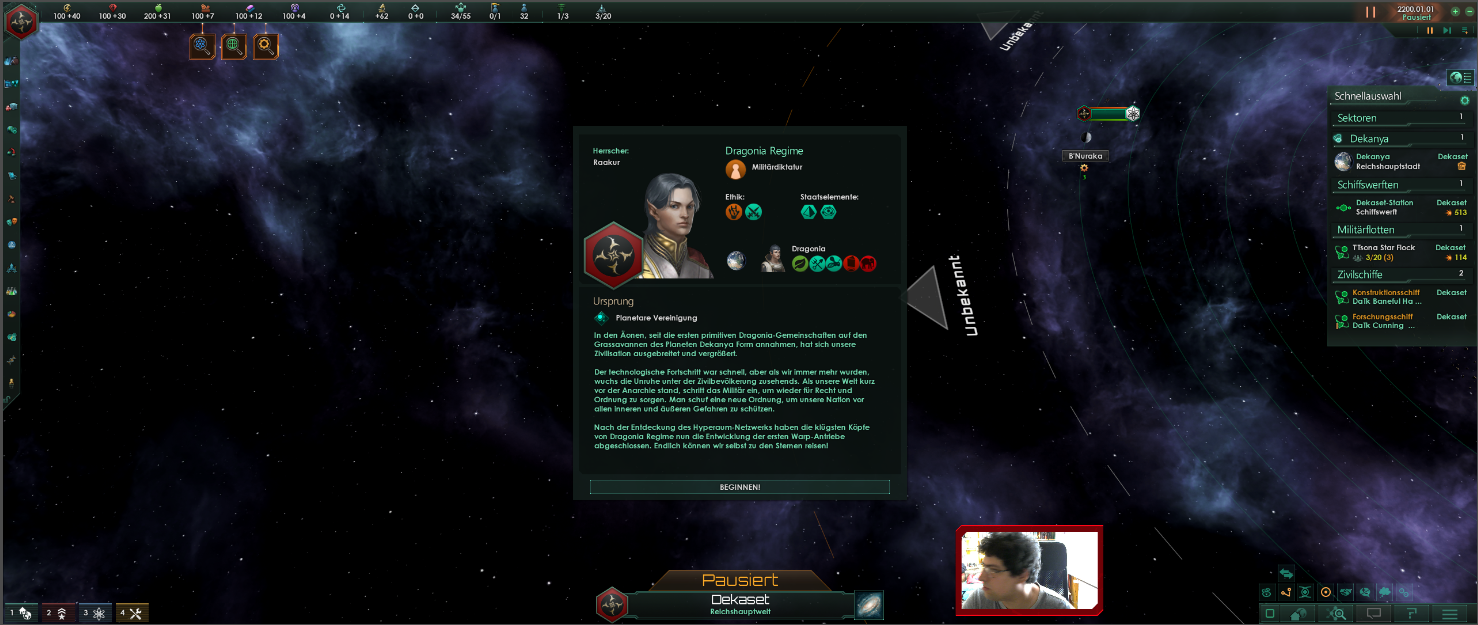Toggle the outliner with the globe-list button
1478x625 pixels.
coord(1460,78)
